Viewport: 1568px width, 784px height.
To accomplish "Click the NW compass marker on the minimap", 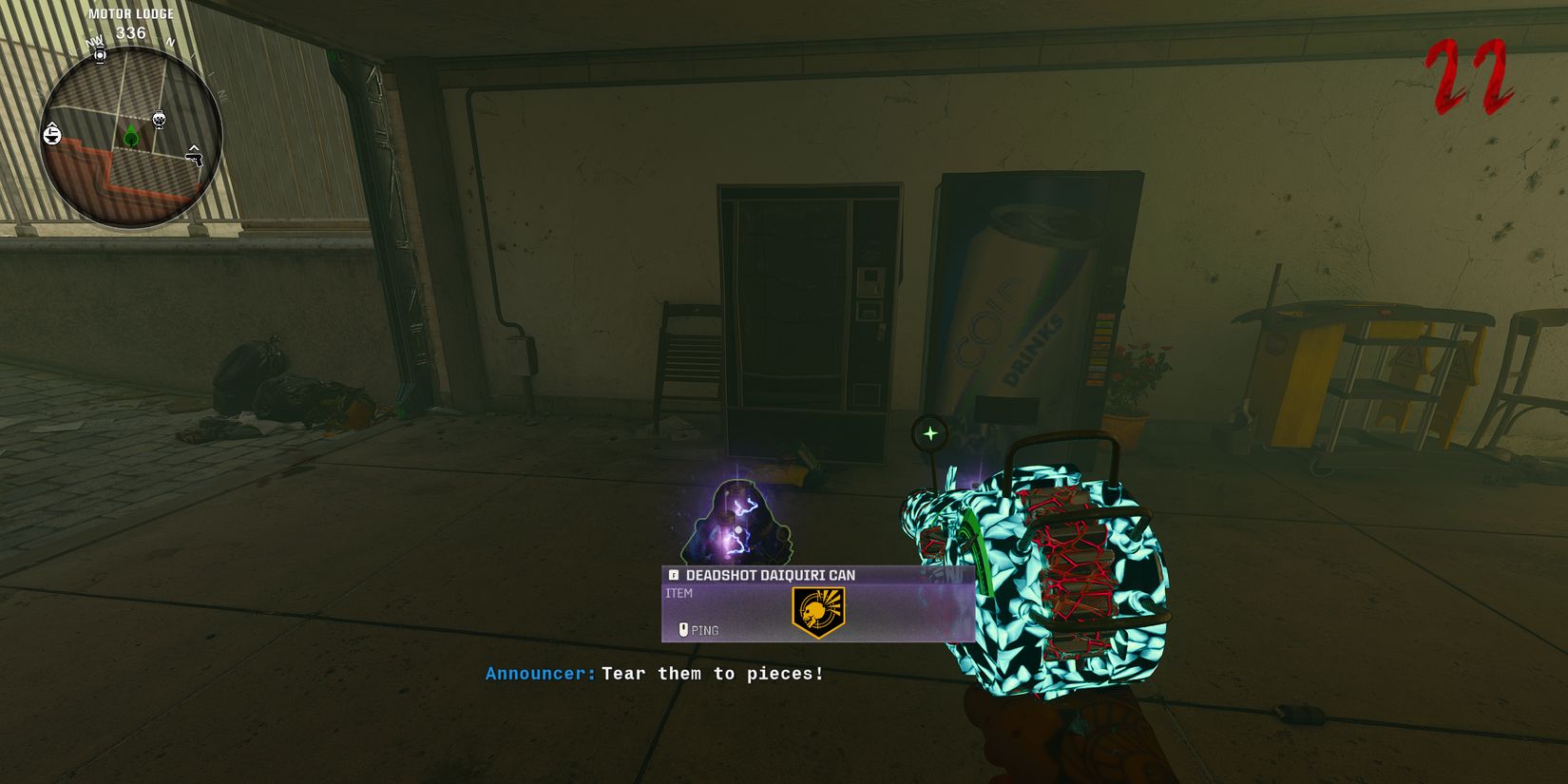I will [93, 42].
